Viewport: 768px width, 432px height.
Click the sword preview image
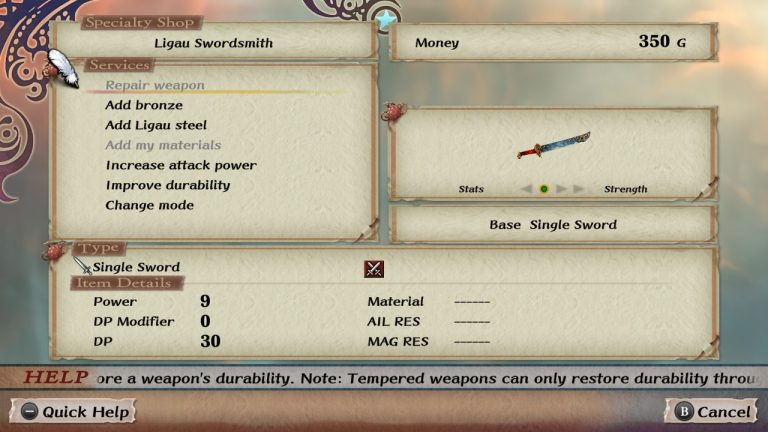(553, 147)
